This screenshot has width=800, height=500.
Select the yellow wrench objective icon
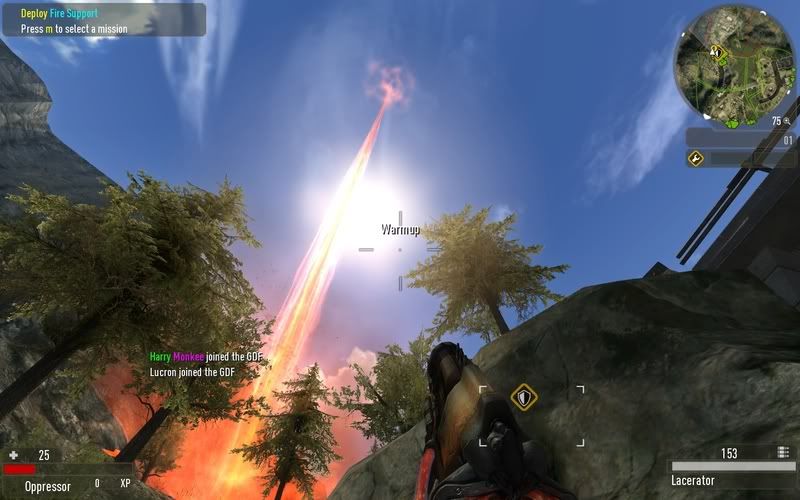pos(696,158)
